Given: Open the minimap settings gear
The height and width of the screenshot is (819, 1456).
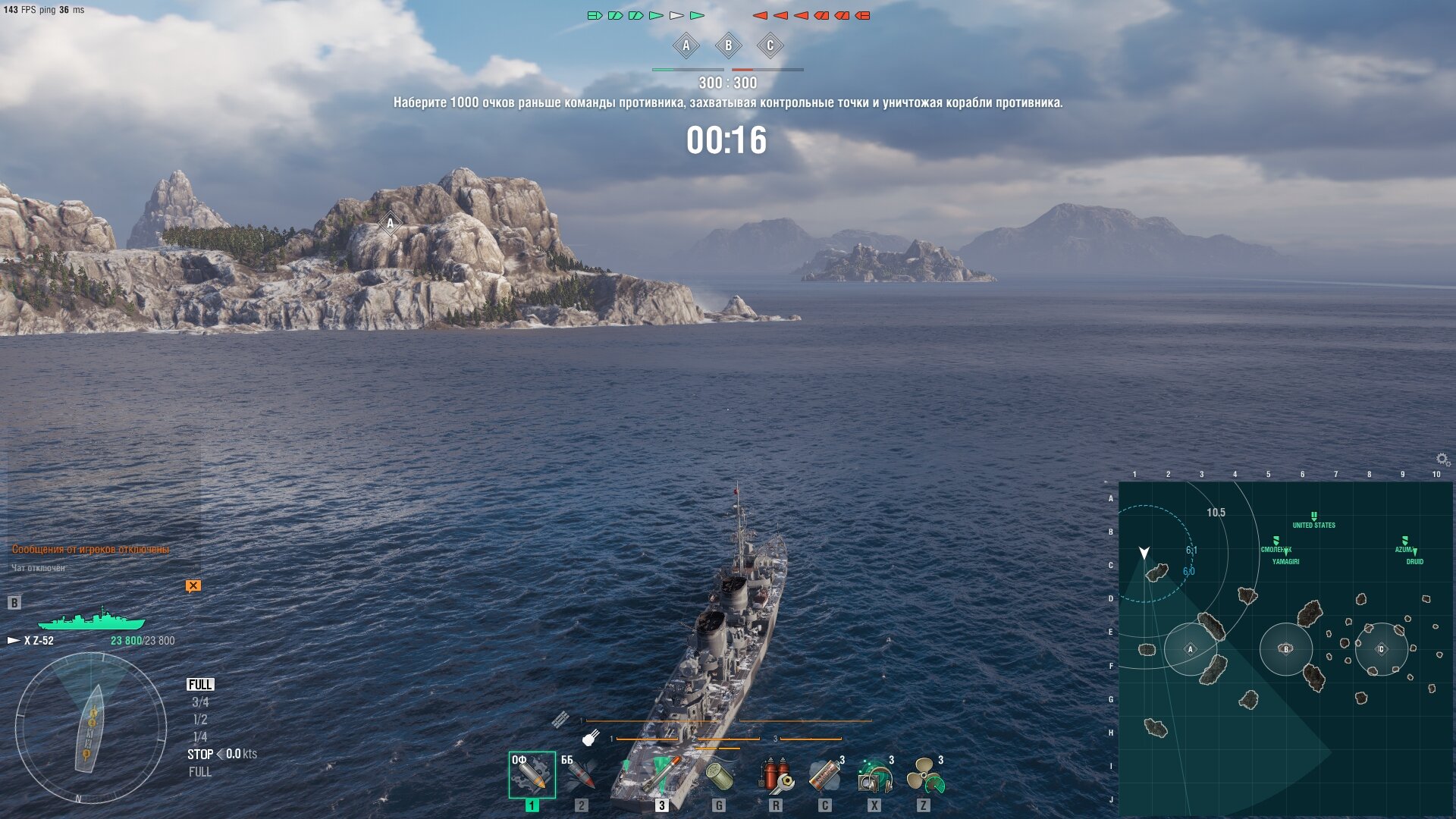Looking at the screenshot, I should 1442,459.
